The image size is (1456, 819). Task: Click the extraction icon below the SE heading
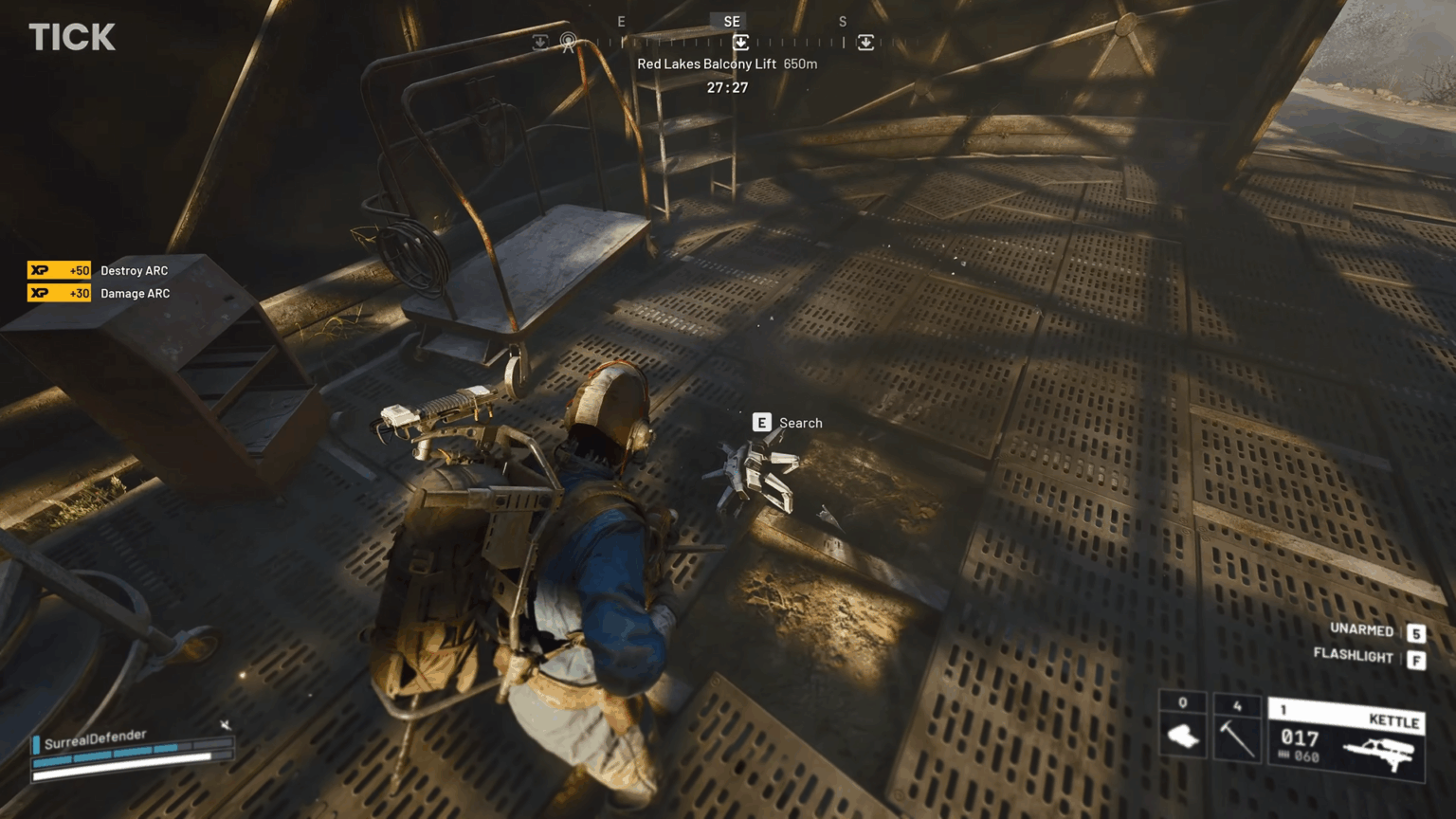[740, 43]
